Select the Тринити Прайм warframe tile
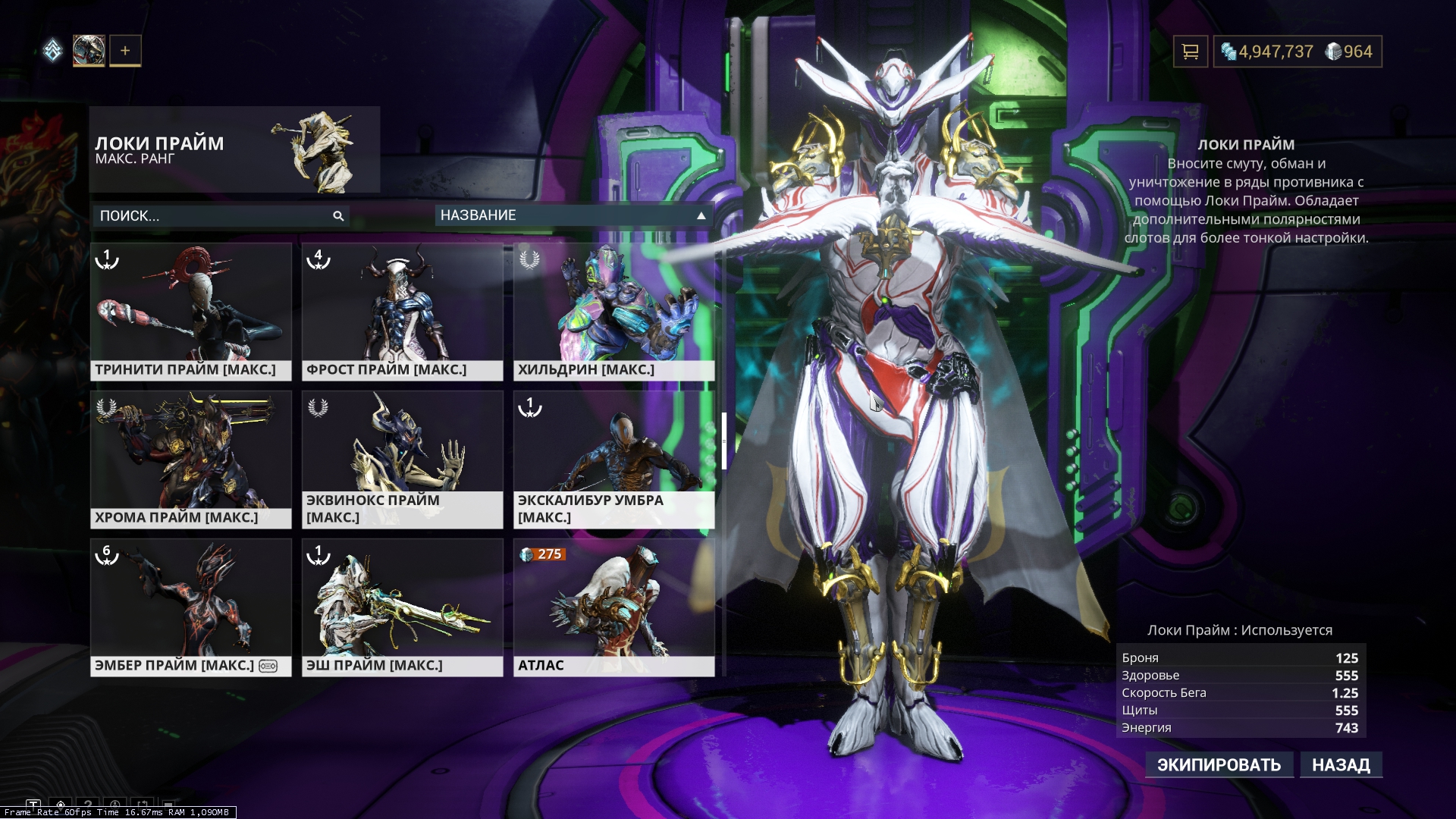Screen dimensions: 1456x819 coord(190,311)
